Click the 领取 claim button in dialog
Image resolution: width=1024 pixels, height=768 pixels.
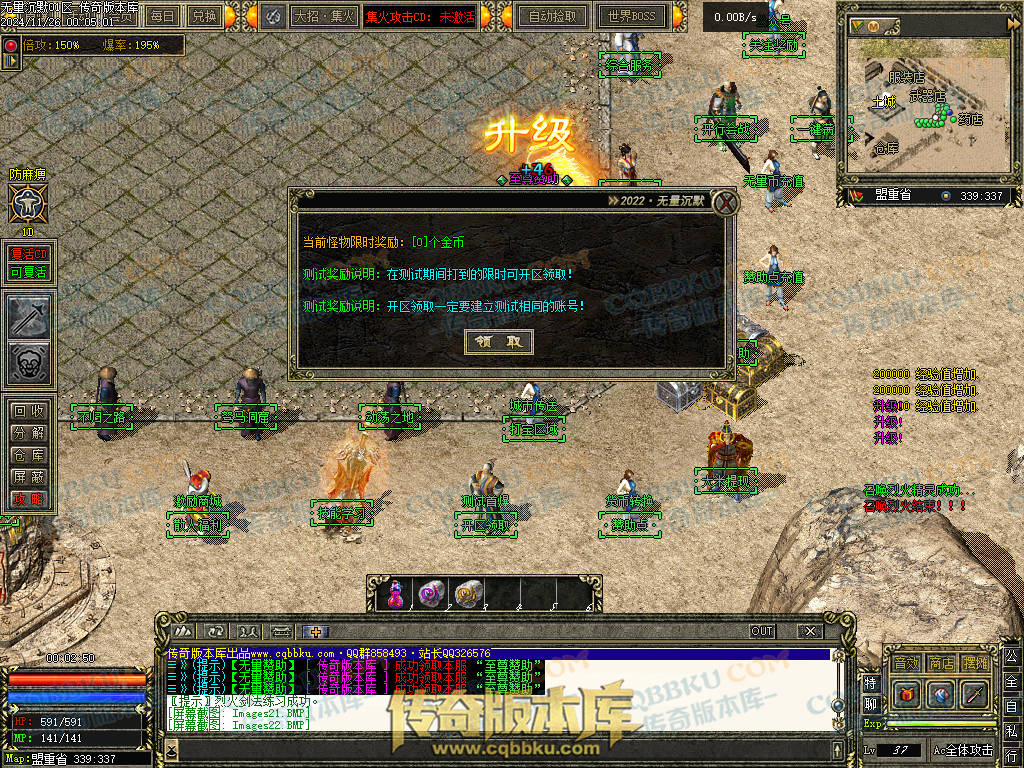499,341
